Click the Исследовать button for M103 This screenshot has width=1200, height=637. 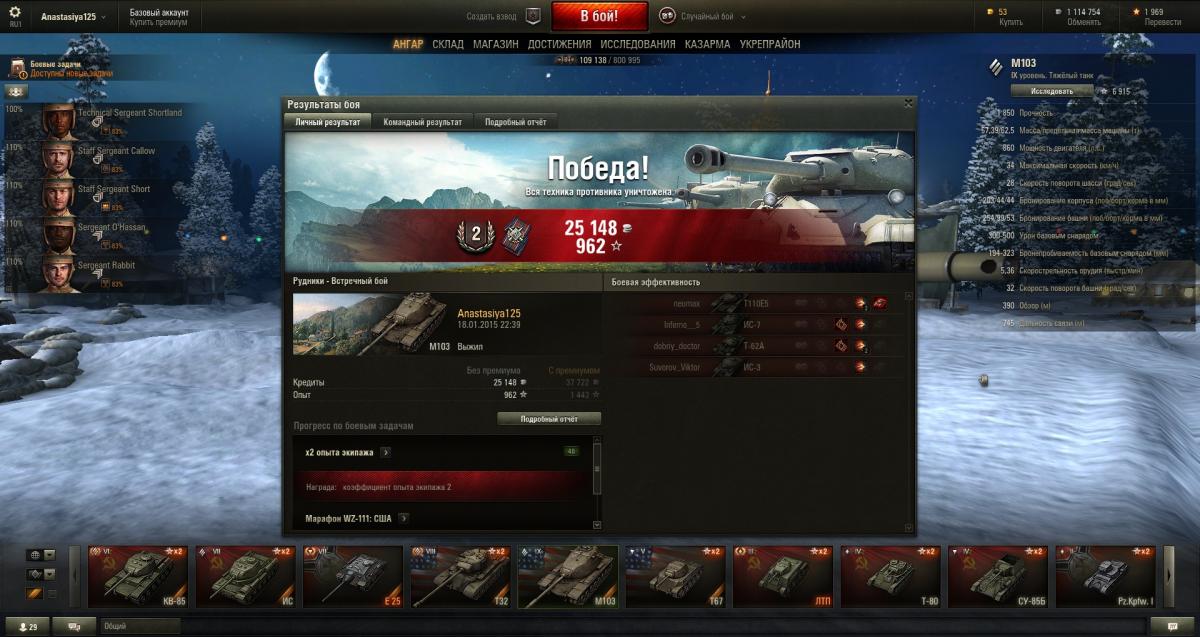pos(1045,90)
